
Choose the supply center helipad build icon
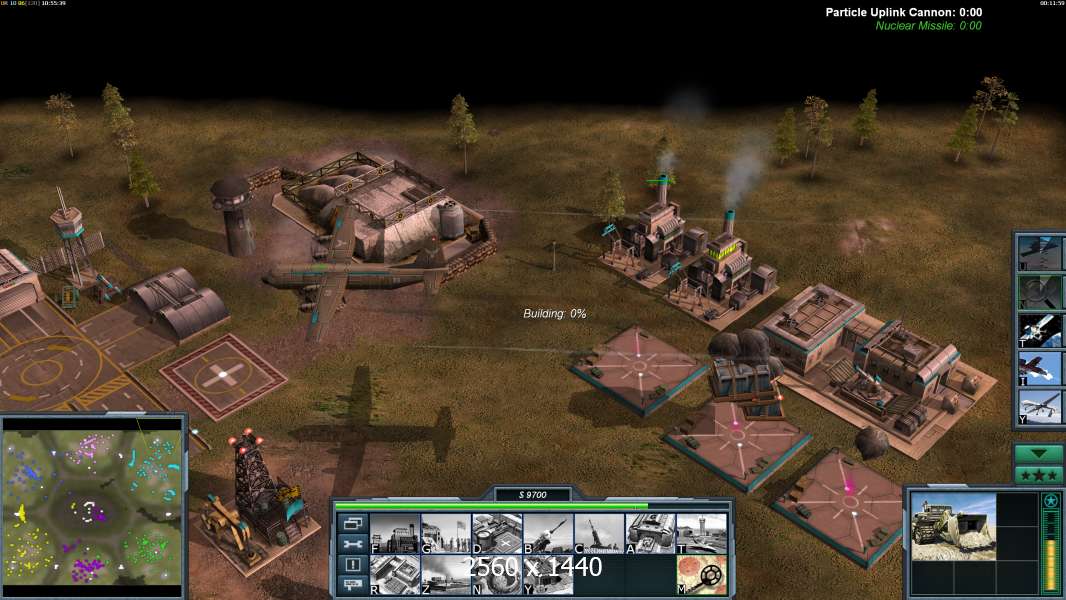pos(497,533)
